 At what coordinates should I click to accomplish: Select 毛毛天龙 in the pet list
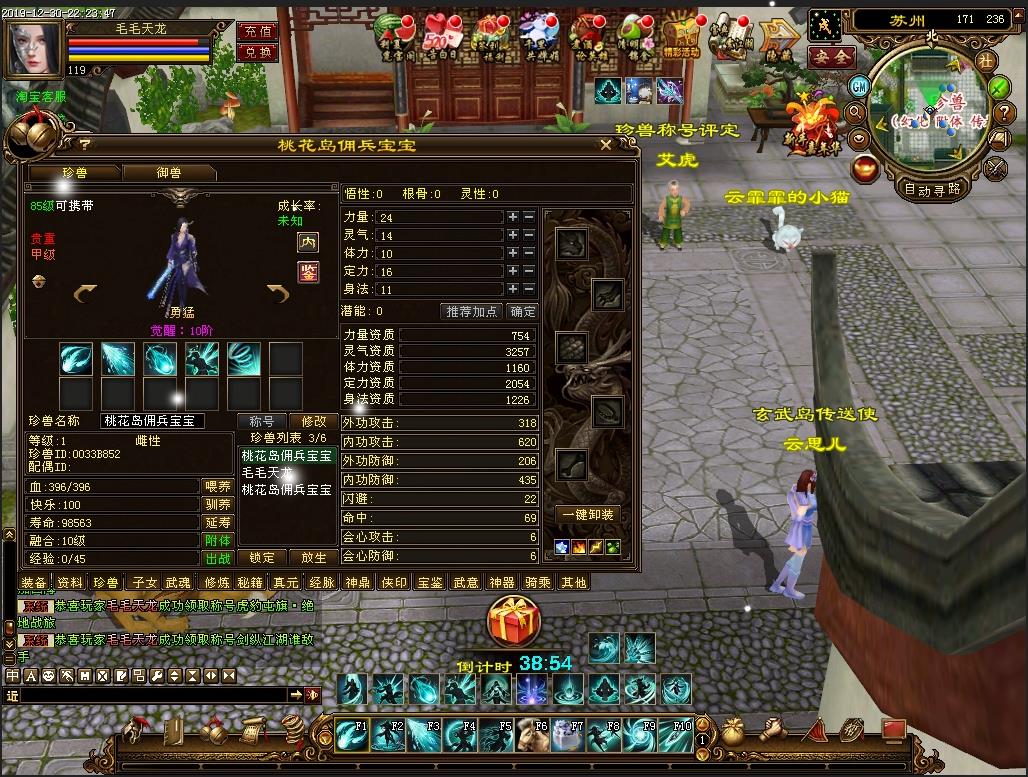pyautogui.click(x=267, y=473)
